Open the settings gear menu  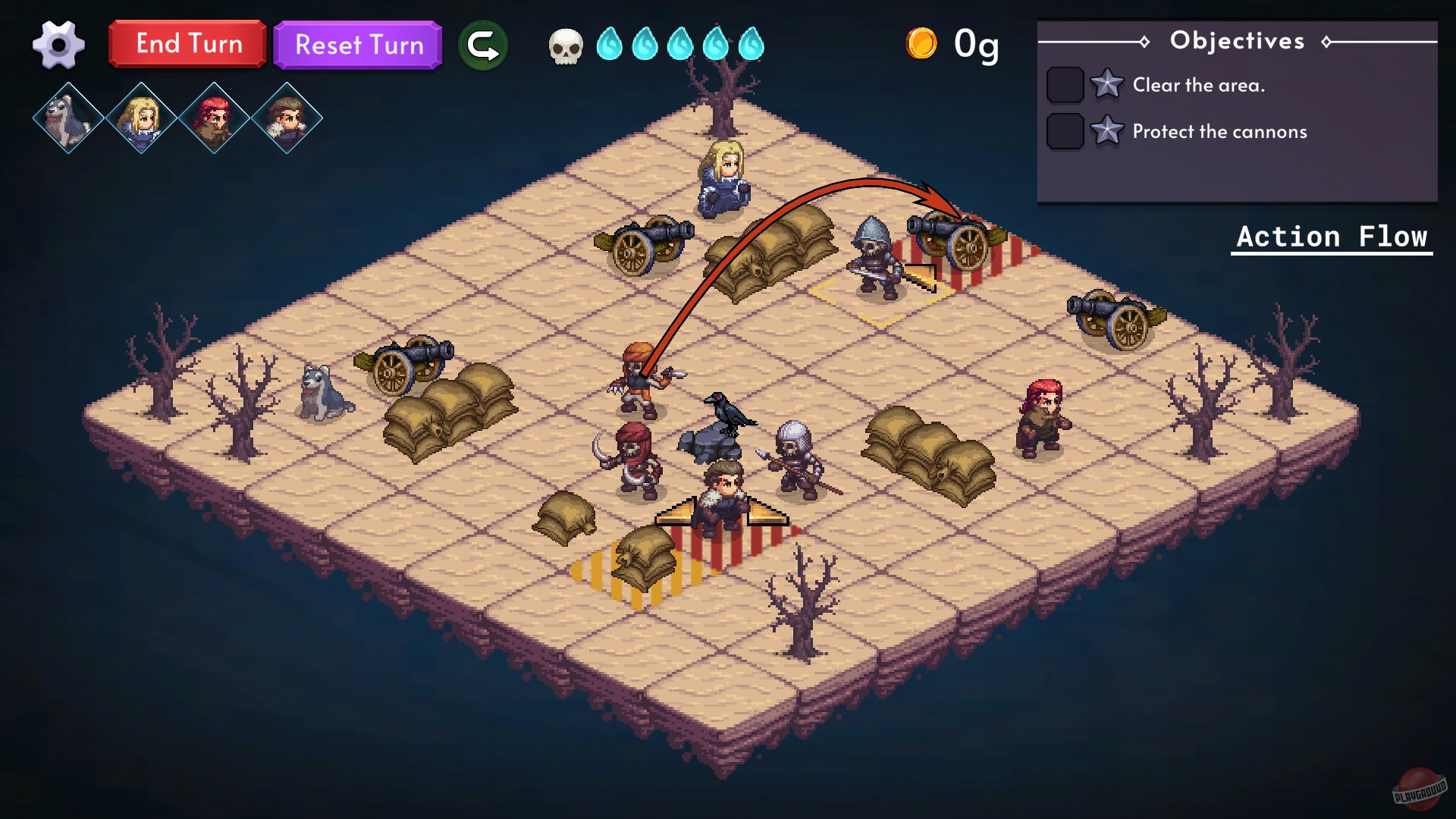(59, 45)
